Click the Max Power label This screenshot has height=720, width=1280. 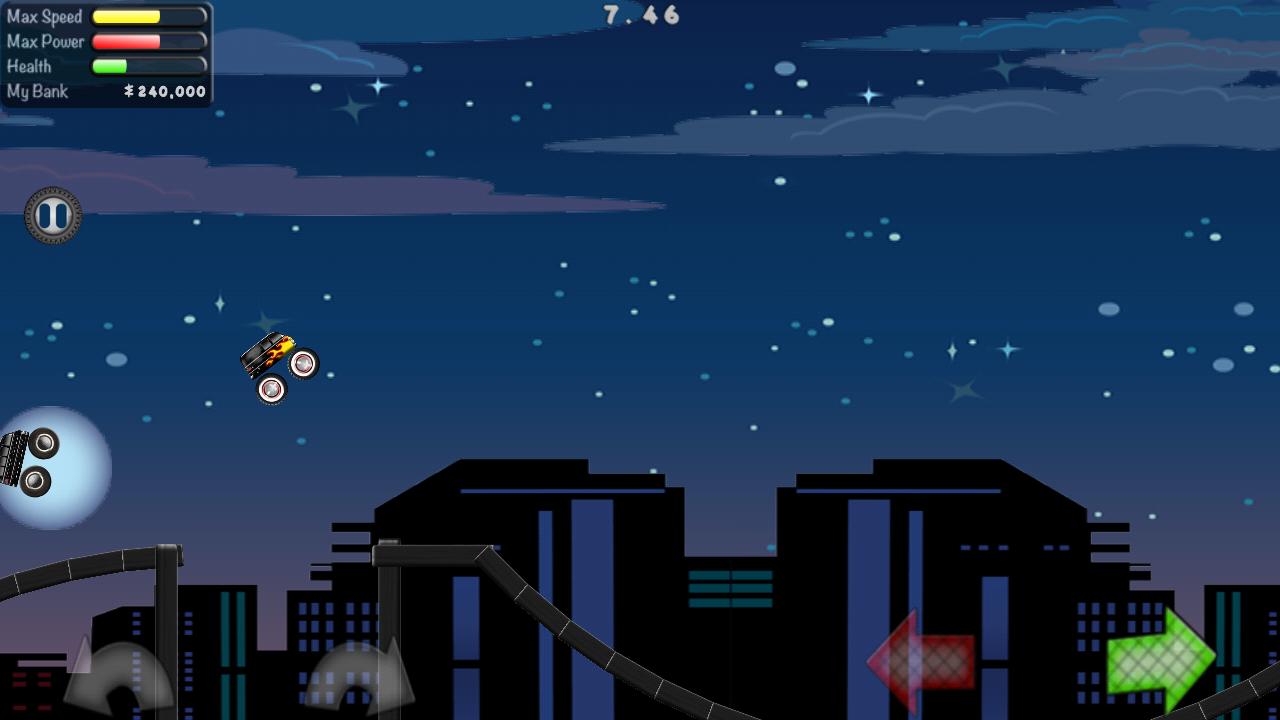point(44,41)
